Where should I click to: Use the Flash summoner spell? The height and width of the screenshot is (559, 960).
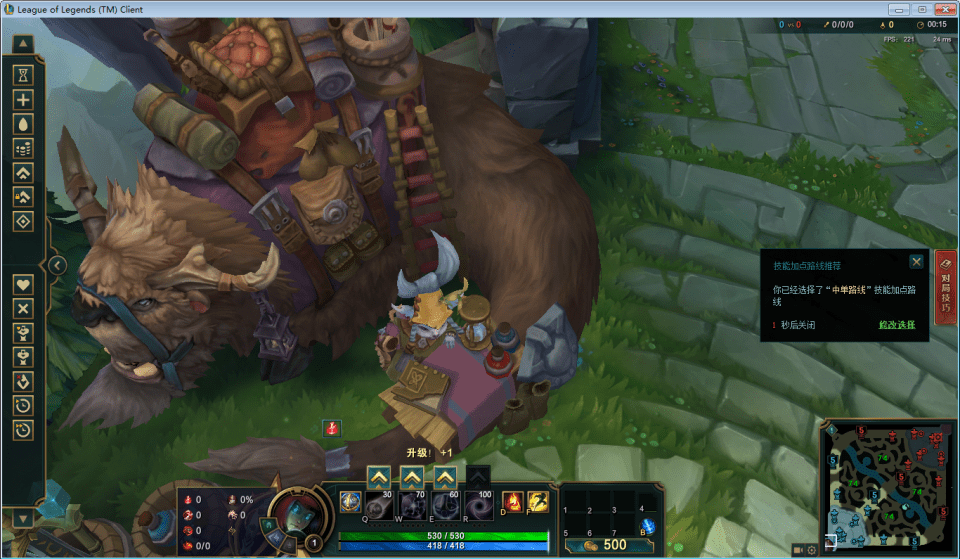[538, 502]
